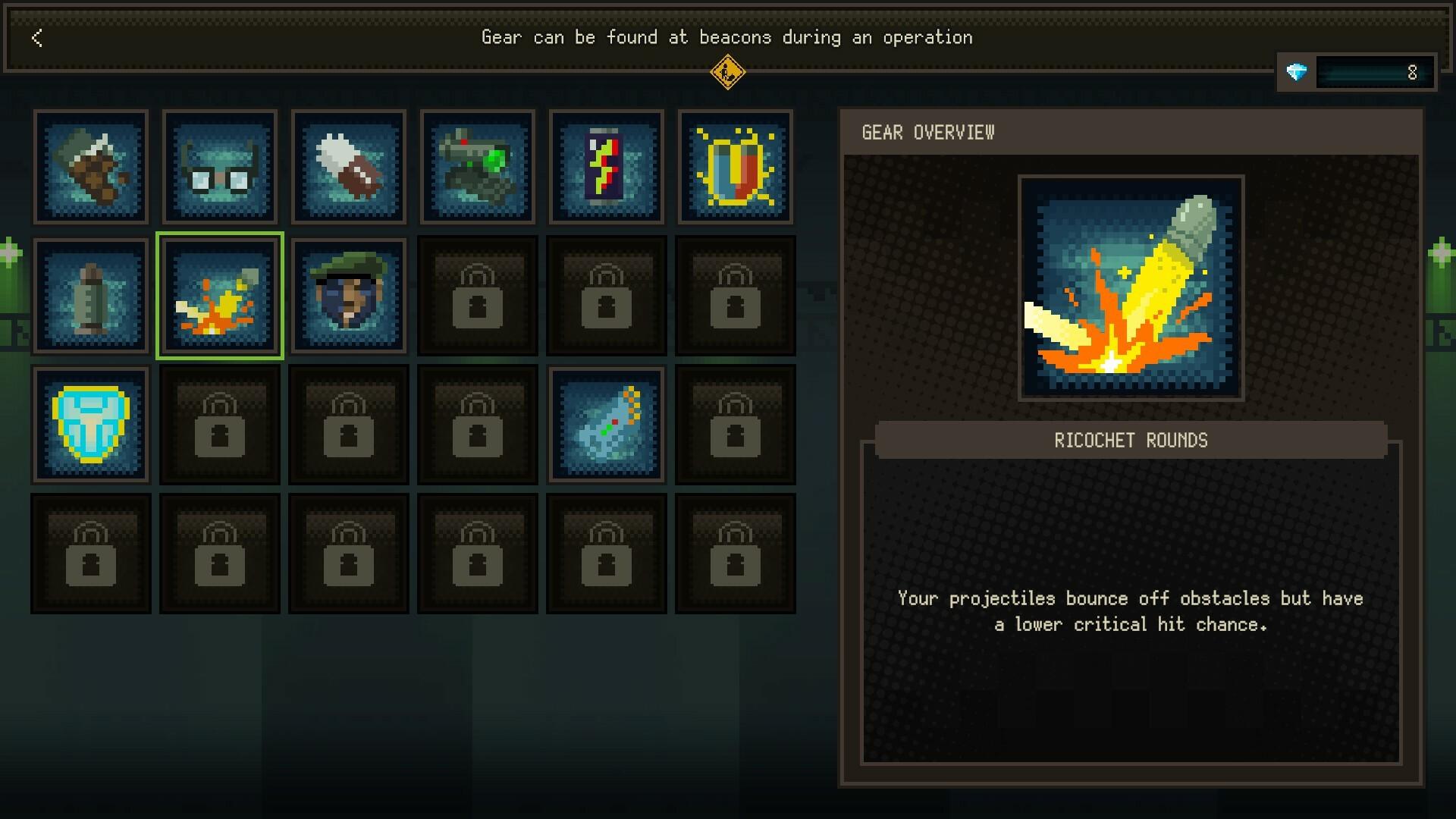Select the glowing armor plate gear

coord(91,425)
